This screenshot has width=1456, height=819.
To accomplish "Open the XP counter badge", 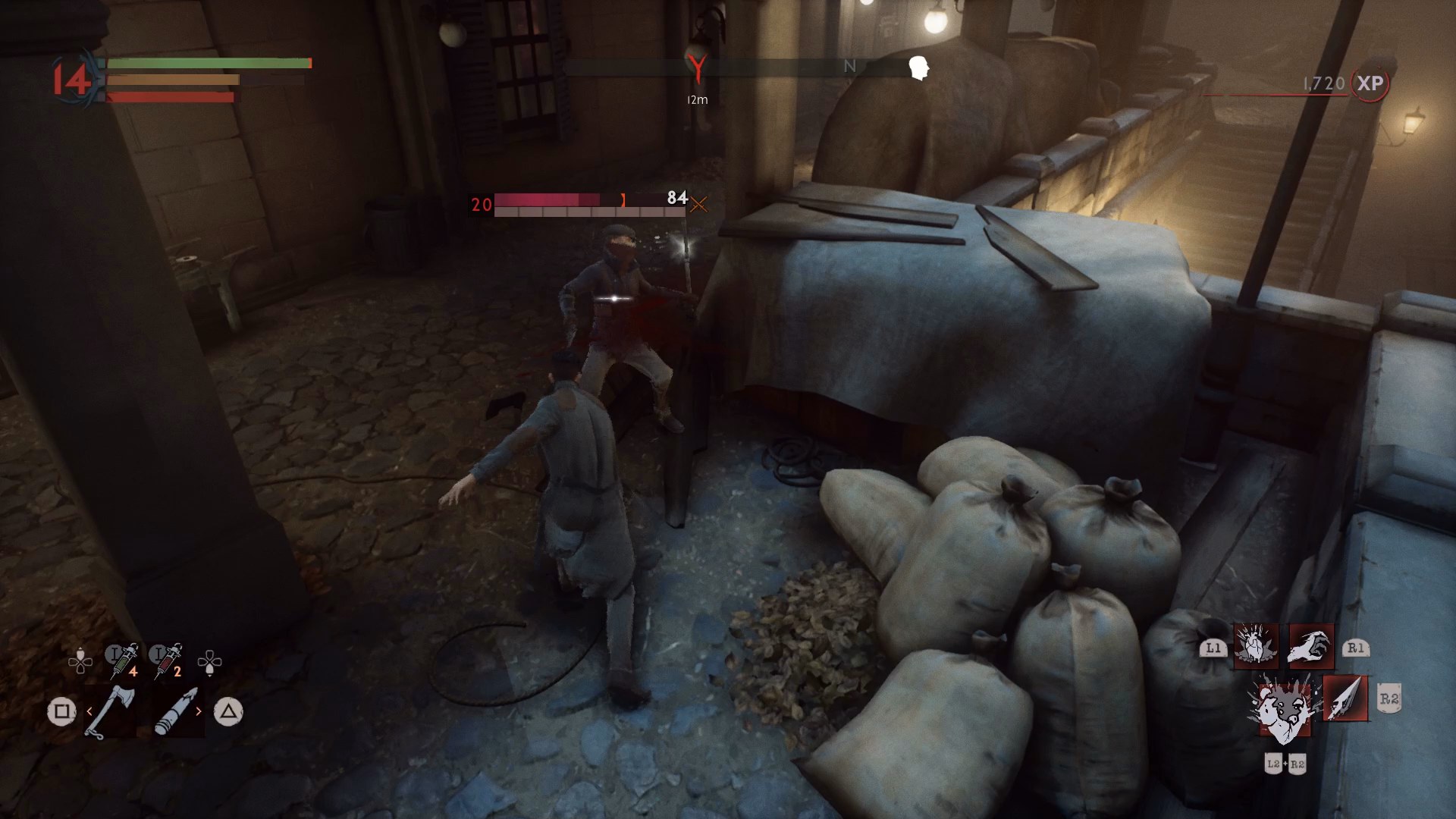I will (1370, 83).
